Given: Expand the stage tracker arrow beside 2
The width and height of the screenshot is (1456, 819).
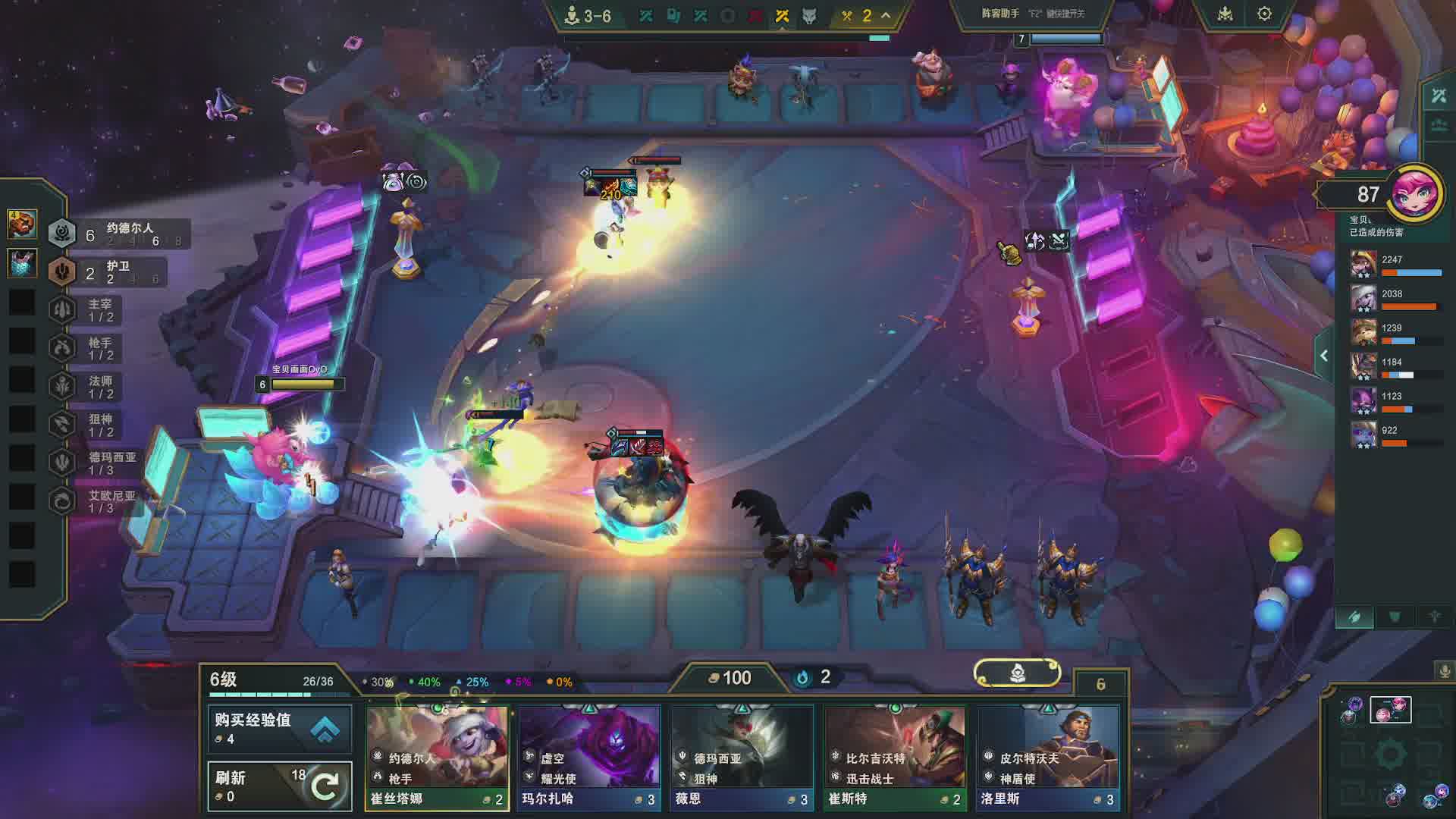Looking at the screenshot, I should point(885,15).
